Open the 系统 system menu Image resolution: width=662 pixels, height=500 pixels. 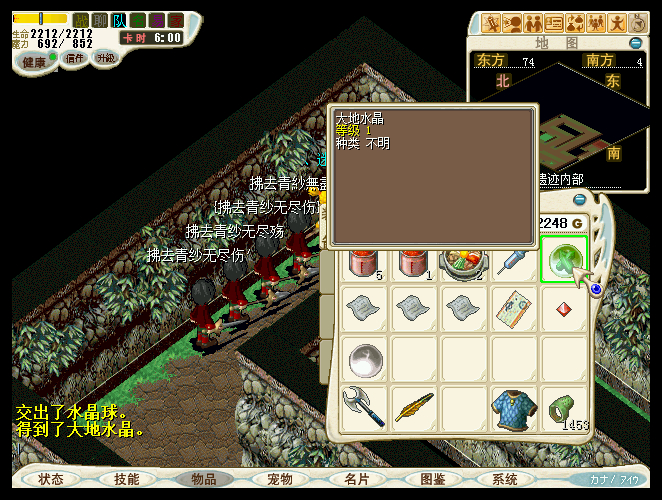click(x=505, y=480)
